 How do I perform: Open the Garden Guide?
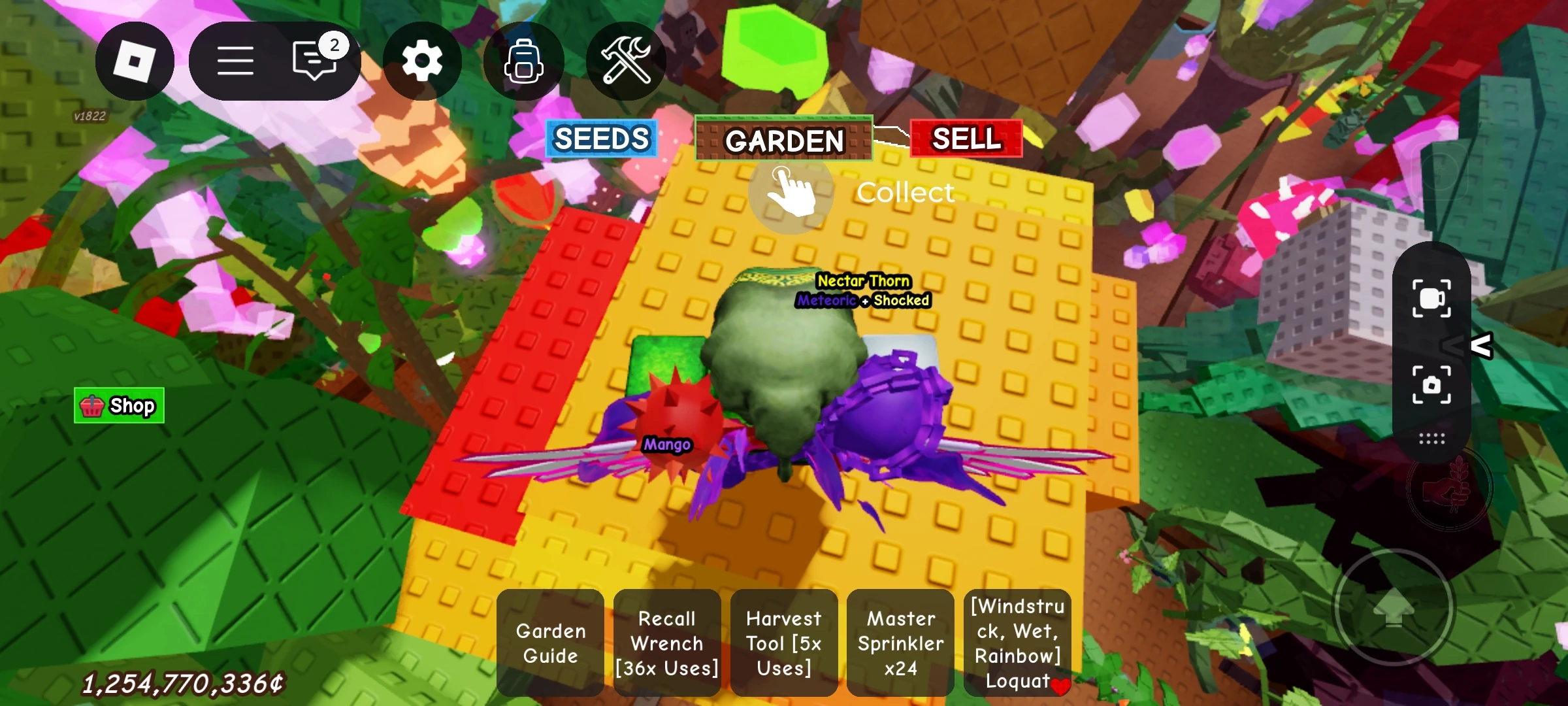click(550, 643)
